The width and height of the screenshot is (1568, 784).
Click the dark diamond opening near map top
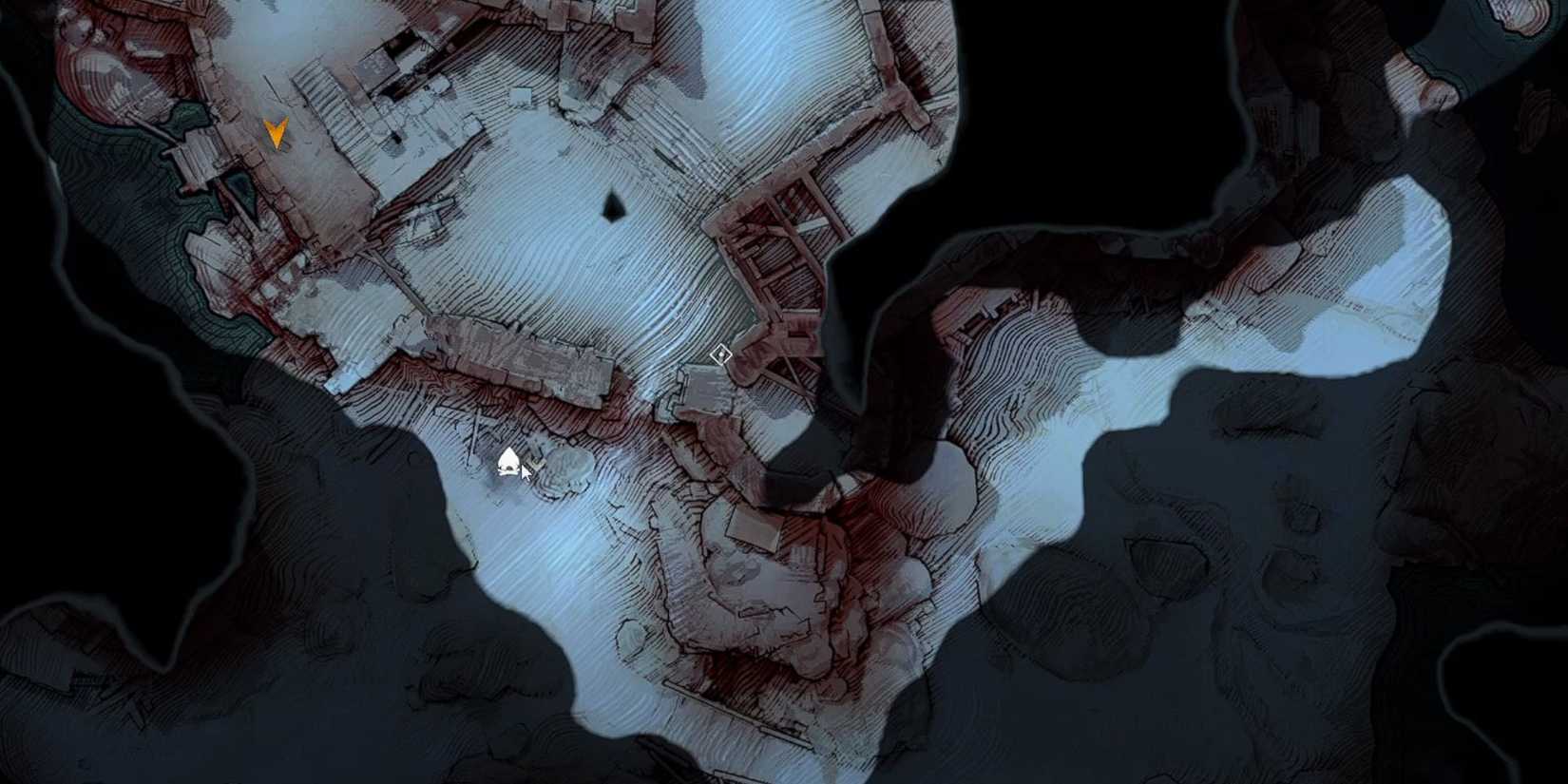(614, 204)
